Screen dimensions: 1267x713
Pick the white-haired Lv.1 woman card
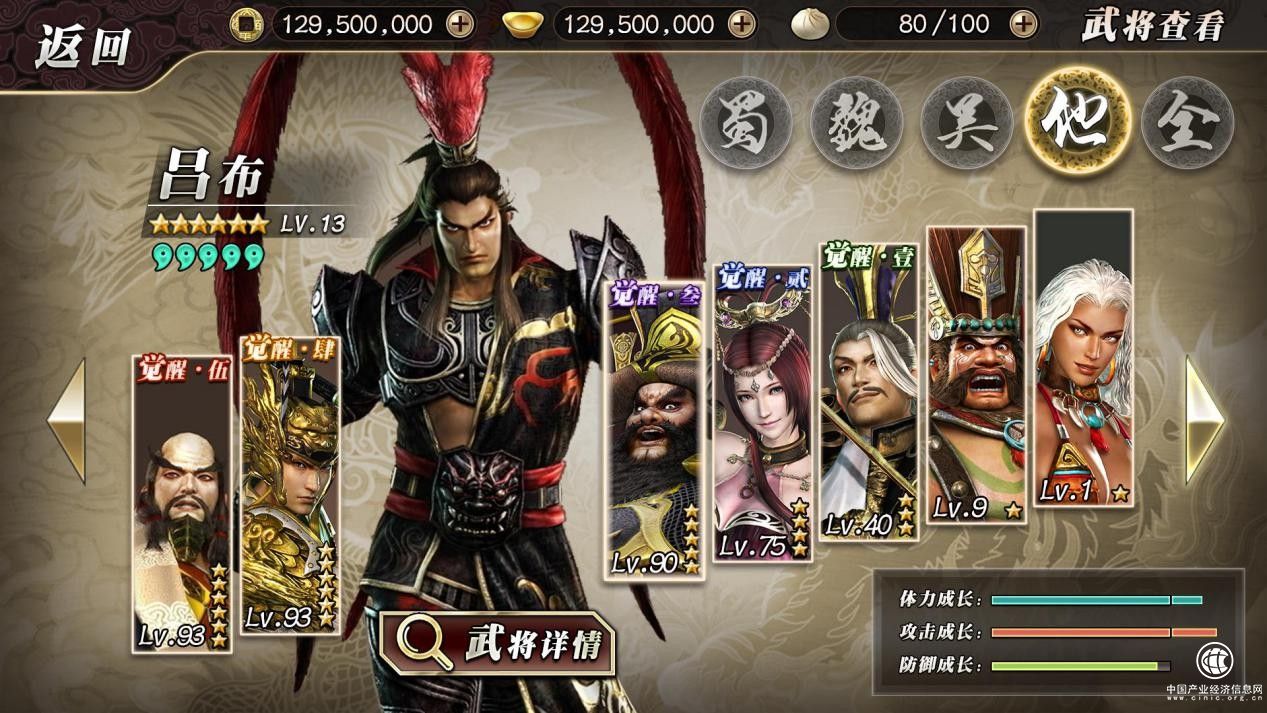[1083, 358]
